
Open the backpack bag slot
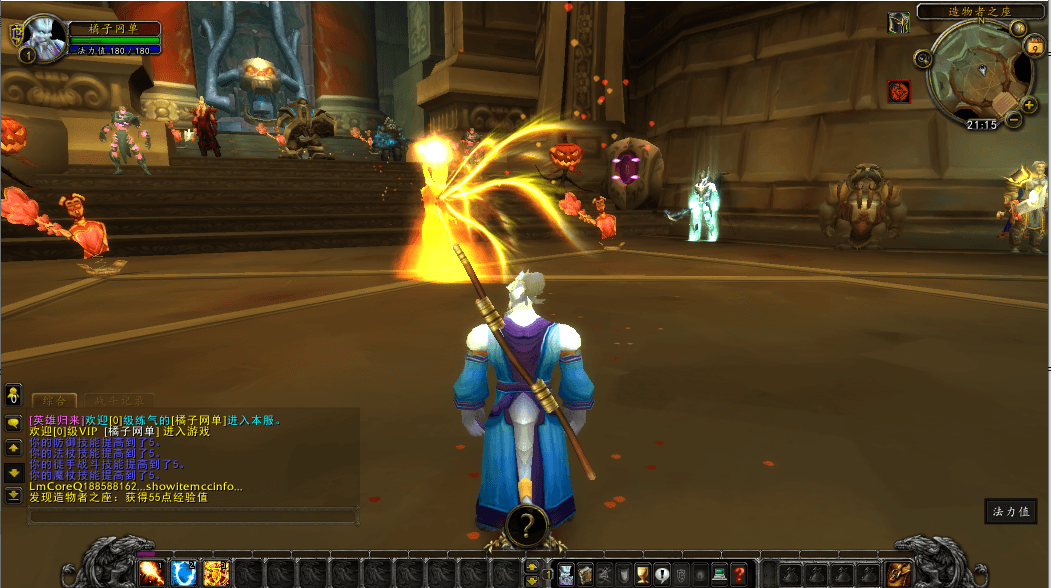[x=898, y=574]
